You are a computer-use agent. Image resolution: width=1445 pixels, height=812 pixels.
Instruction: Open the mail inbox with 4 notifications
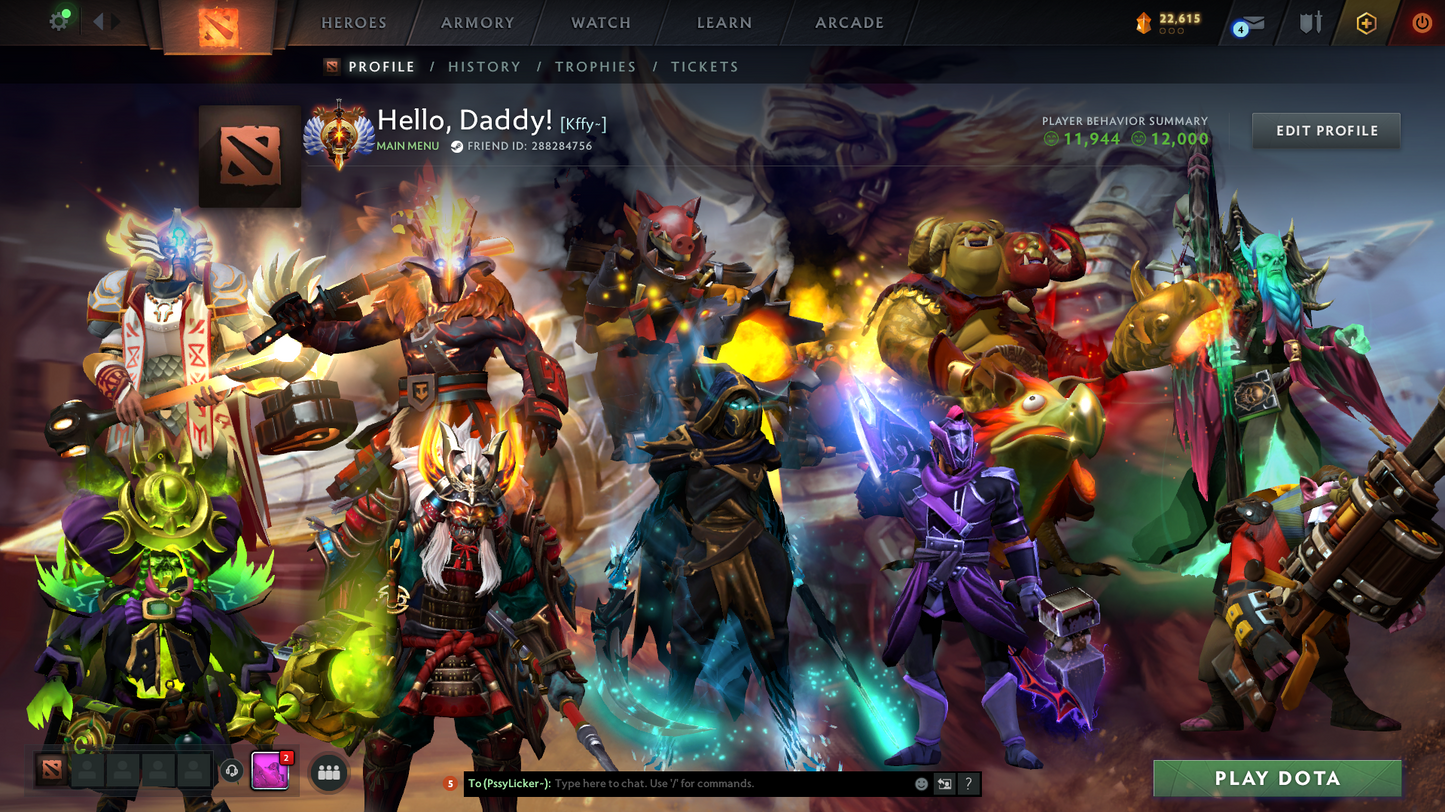[x=1250, y=24]
